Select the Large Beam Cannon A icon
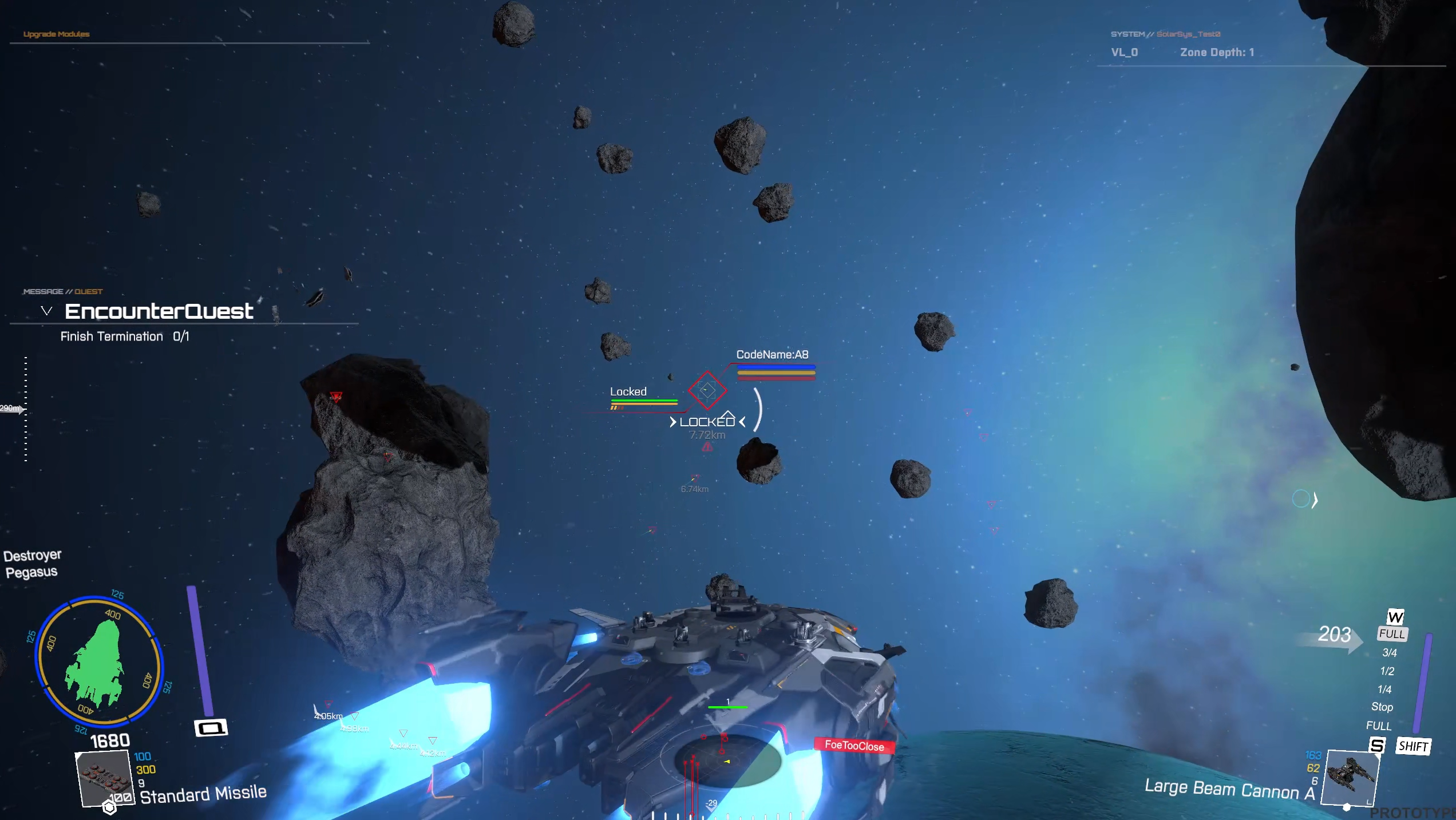The image size is (1456, 820). pos(1351,777)
